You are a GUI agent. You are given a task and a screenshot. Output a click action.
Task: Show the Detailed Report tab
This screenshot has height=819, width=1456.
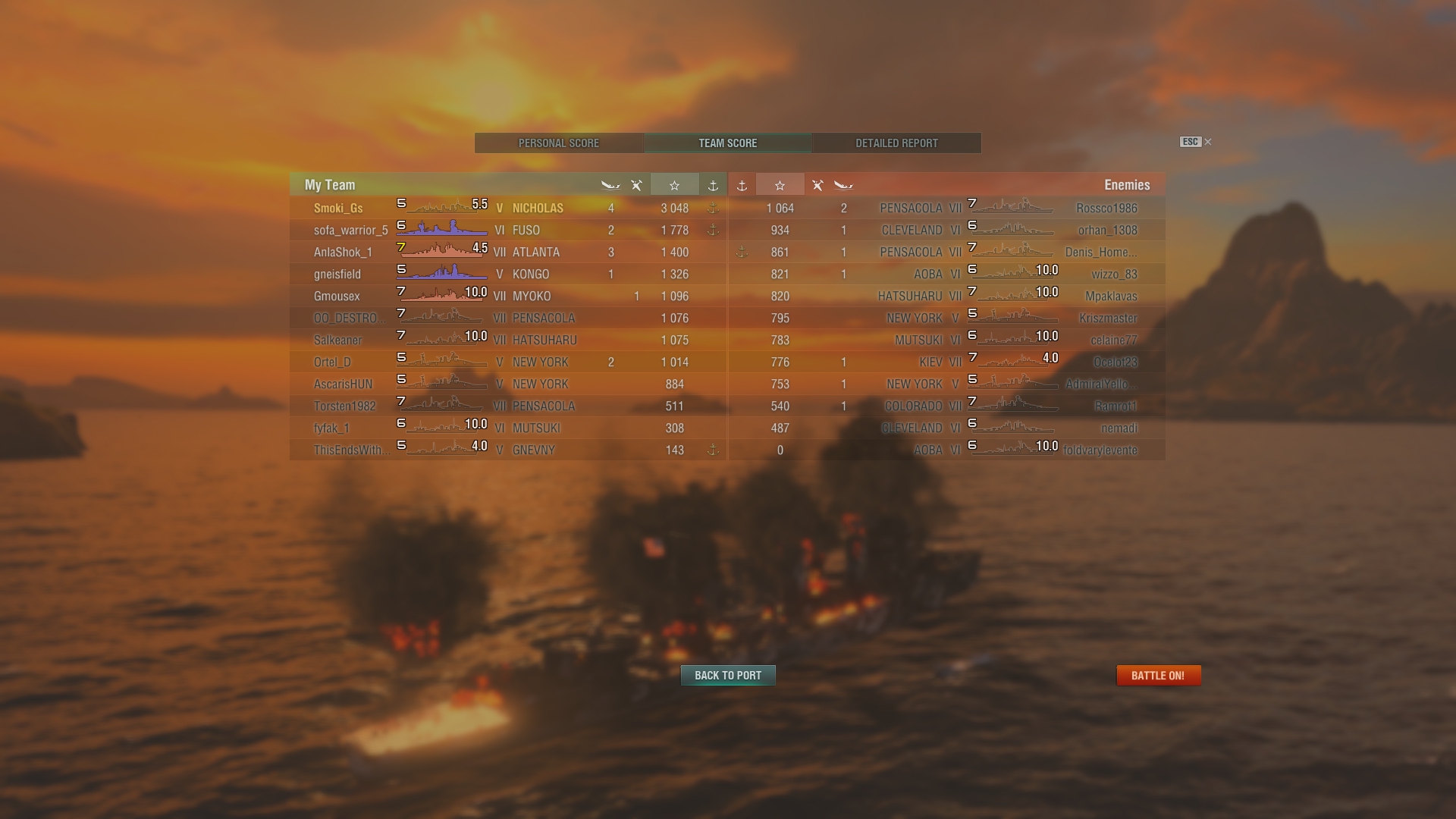pos(896,143)
